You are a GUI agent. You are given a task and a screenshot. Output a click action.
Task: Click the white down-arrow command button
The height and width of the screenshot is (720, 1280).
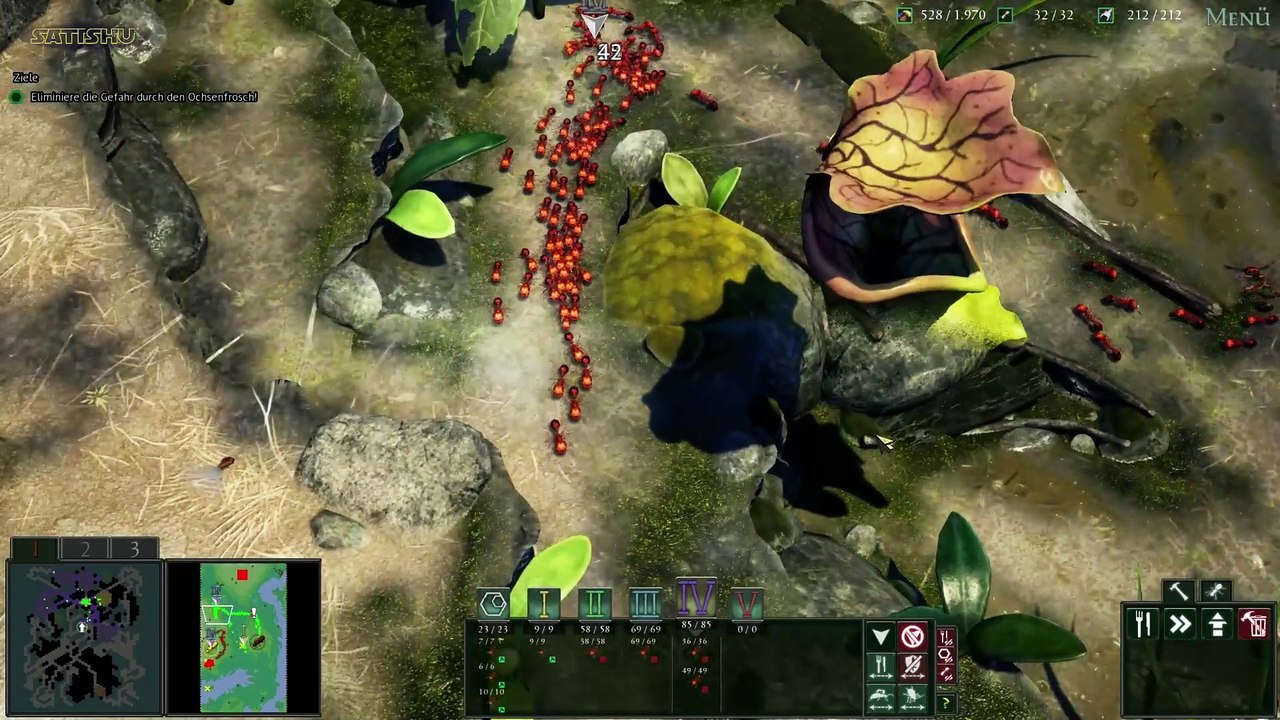[x=880, y=637]
